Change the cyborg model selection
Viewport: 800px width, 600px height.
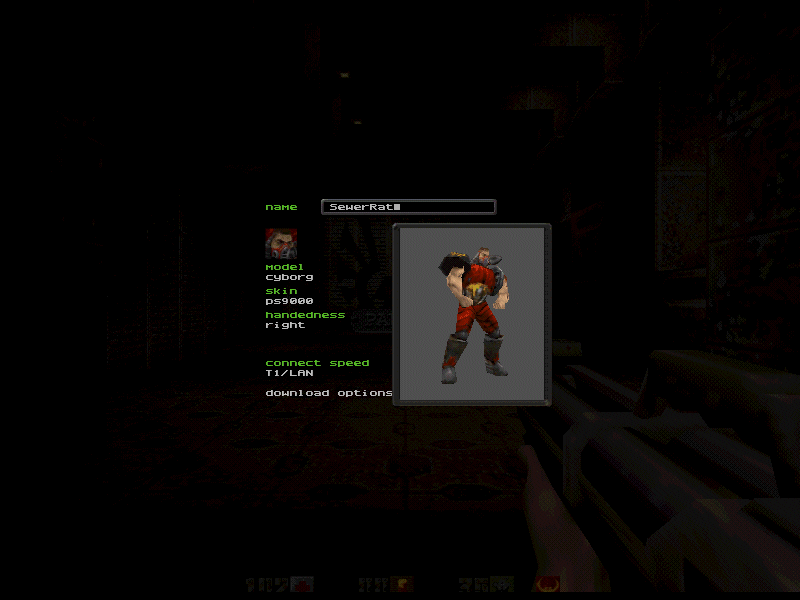point(289,277)
